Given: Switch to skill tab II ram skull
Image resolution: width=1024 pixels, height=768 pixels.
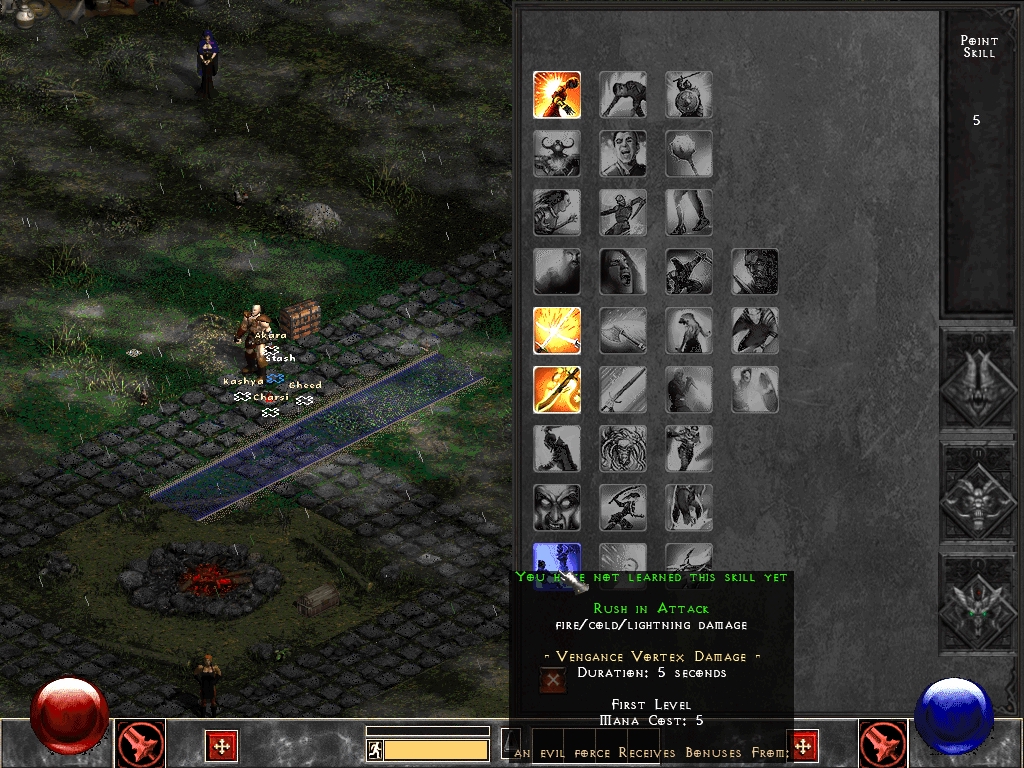Looking at the screenshot, I should point(981,492).
